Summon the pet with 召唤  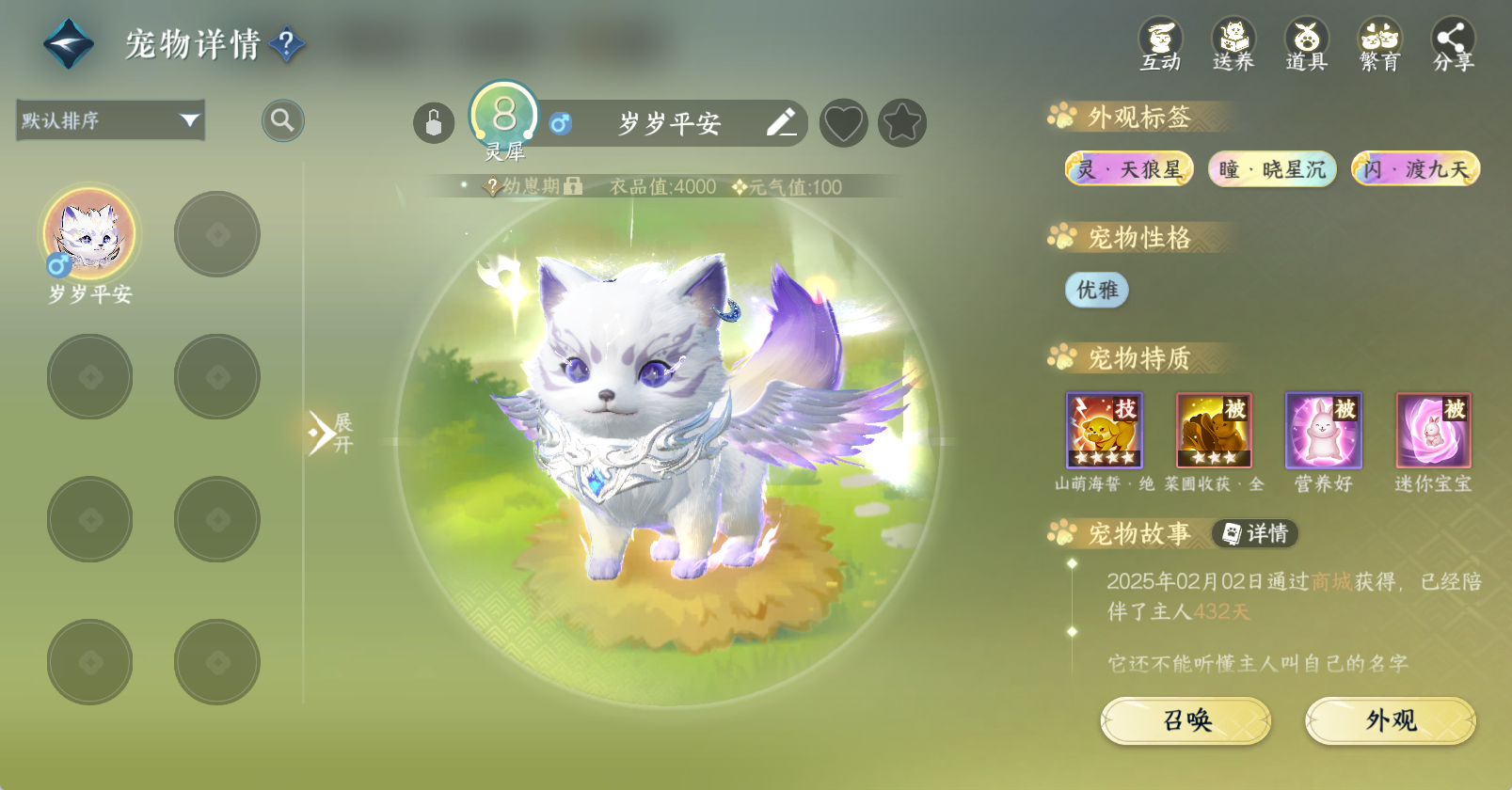(x=1186, y=720)
